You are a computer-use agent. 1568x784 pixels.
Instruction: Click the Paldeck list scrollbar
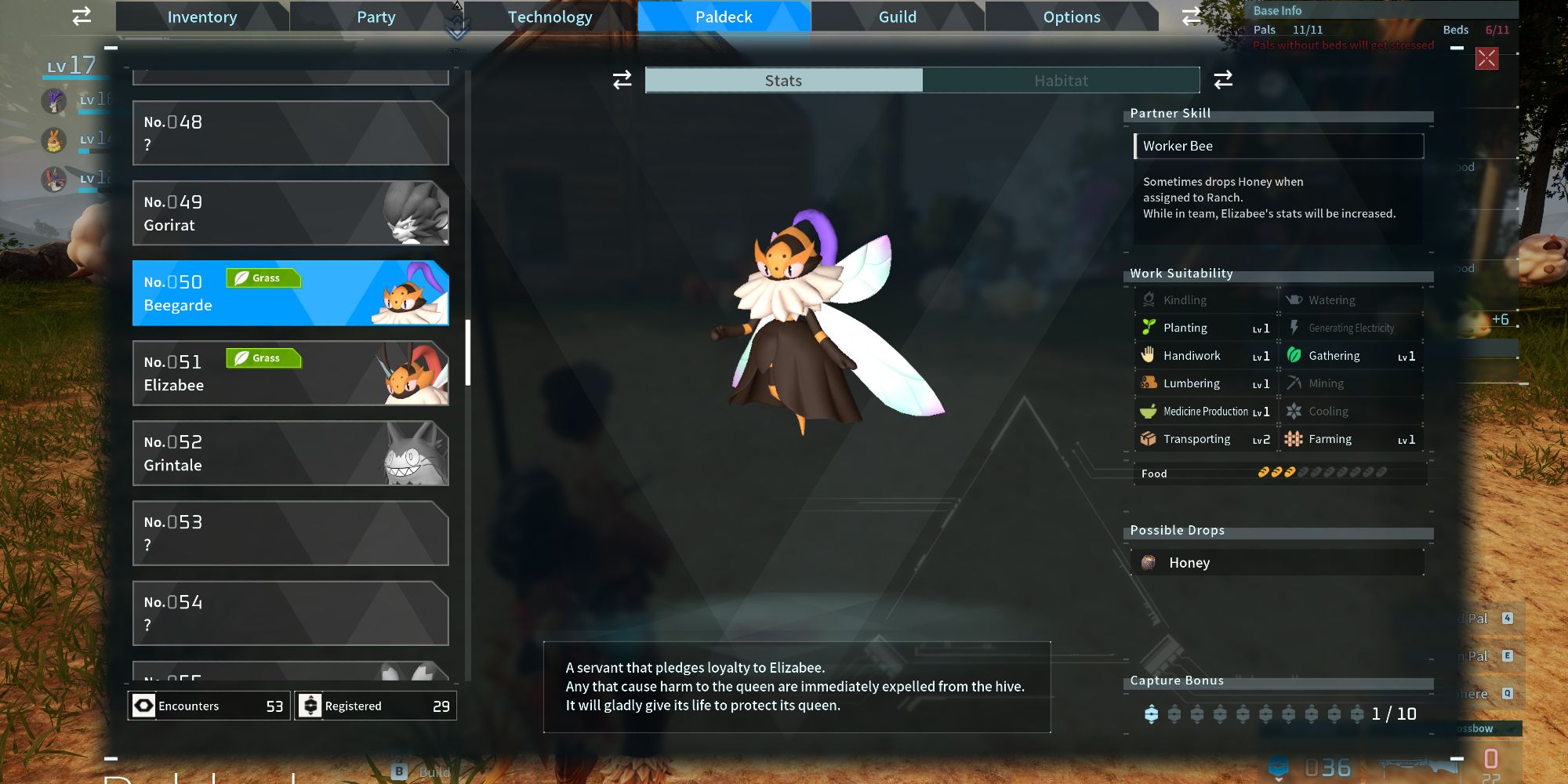468,353
